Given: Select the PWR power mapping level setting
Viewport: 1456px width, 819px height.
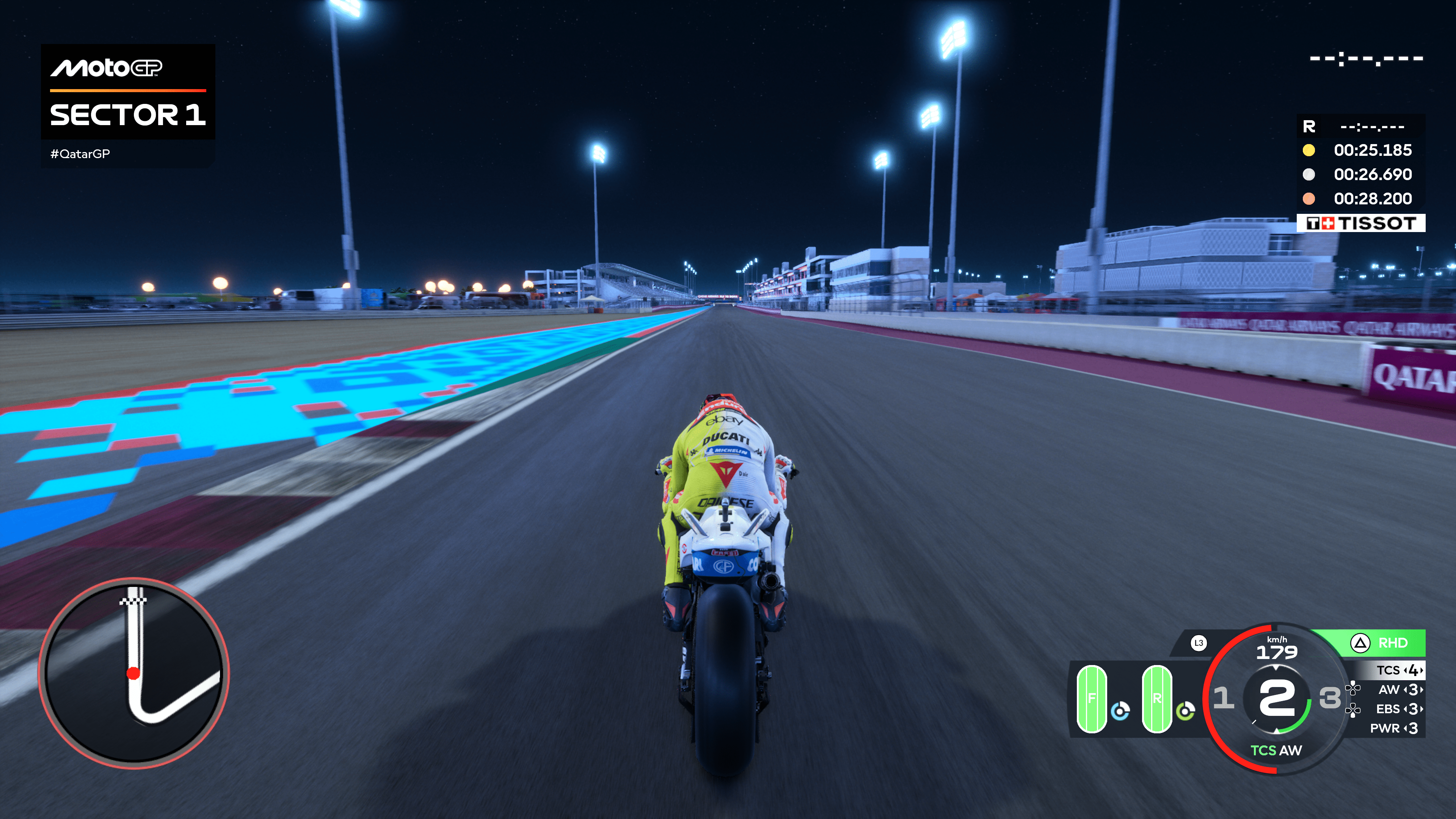Looking at the screenshot, I should click(x=1394, y=728).
